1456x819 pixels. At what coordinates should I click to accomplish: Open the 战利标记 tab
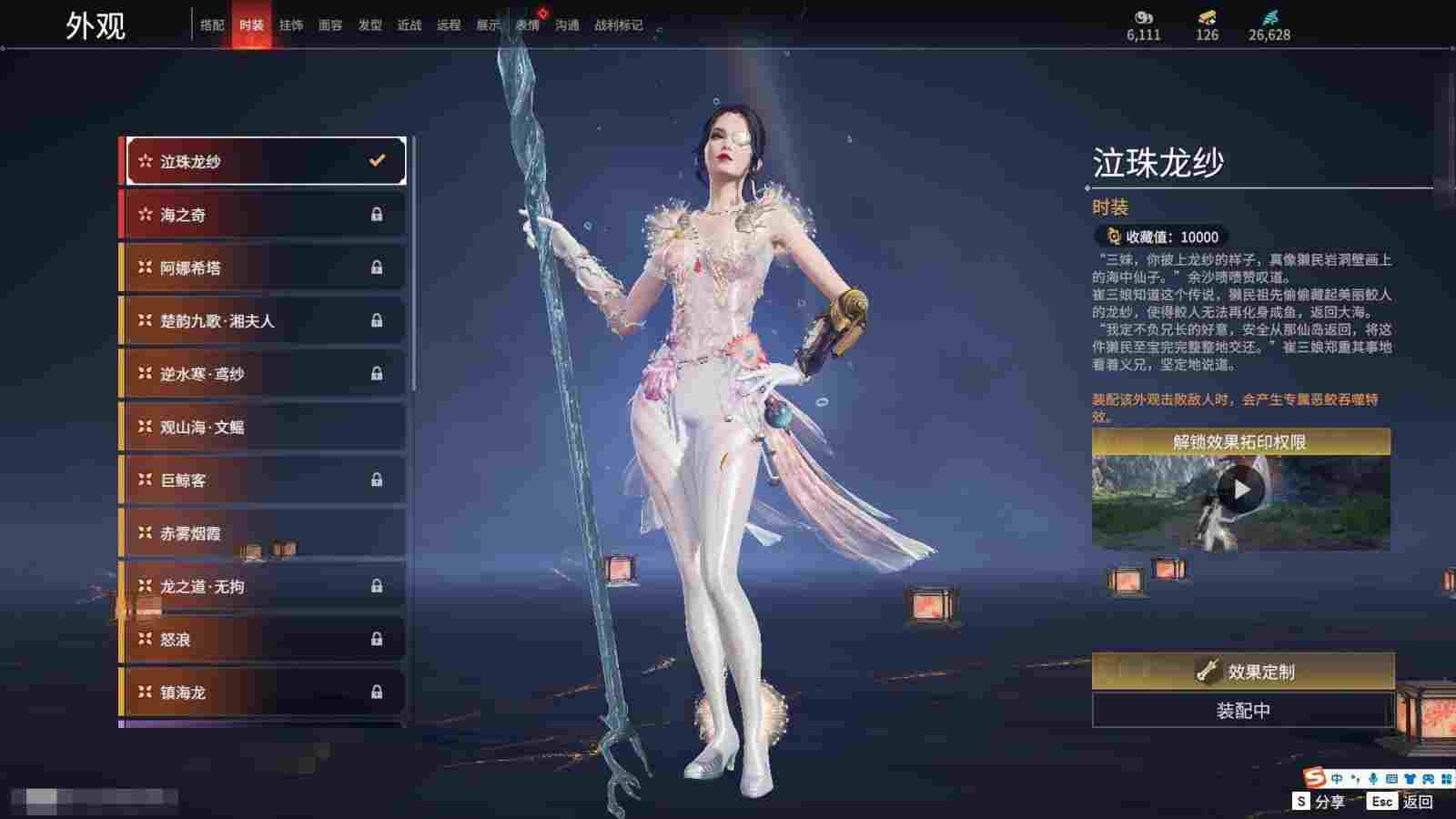coord(618,25)
